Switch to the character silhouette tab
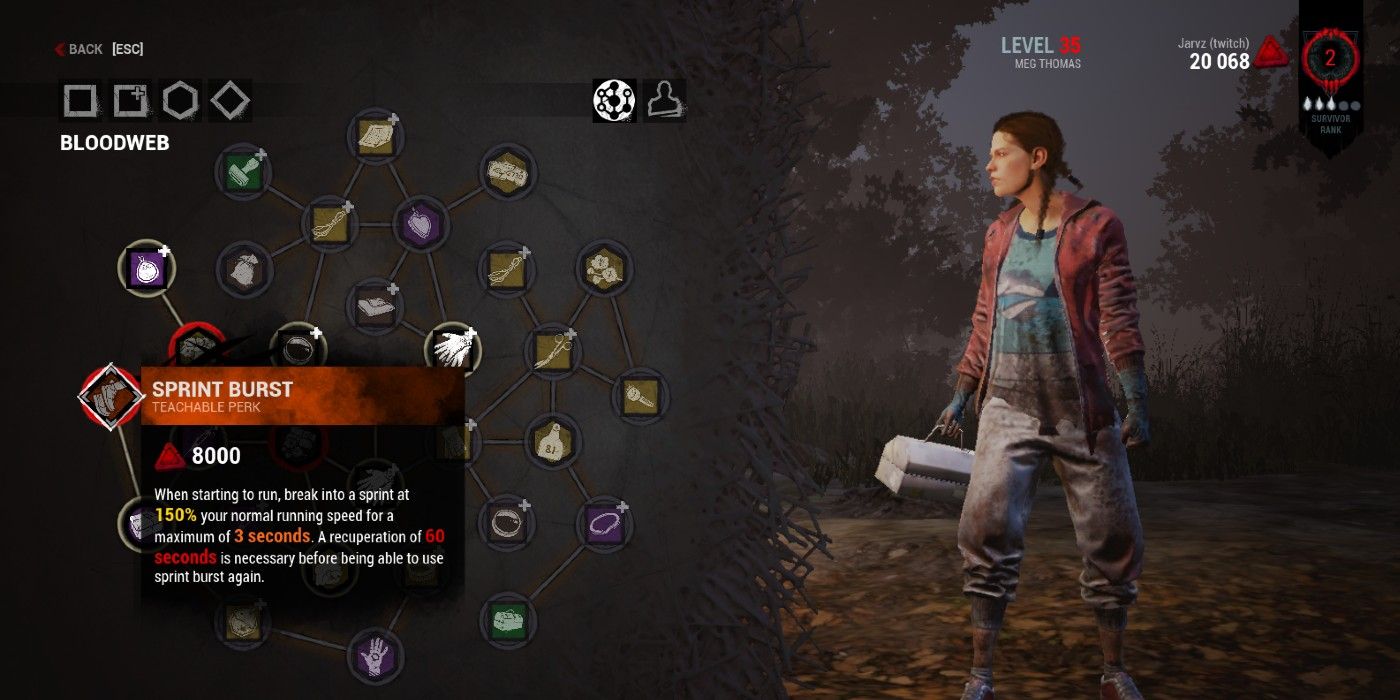The width and height of the screenshot is (1400, 700). tap(663, 100)
